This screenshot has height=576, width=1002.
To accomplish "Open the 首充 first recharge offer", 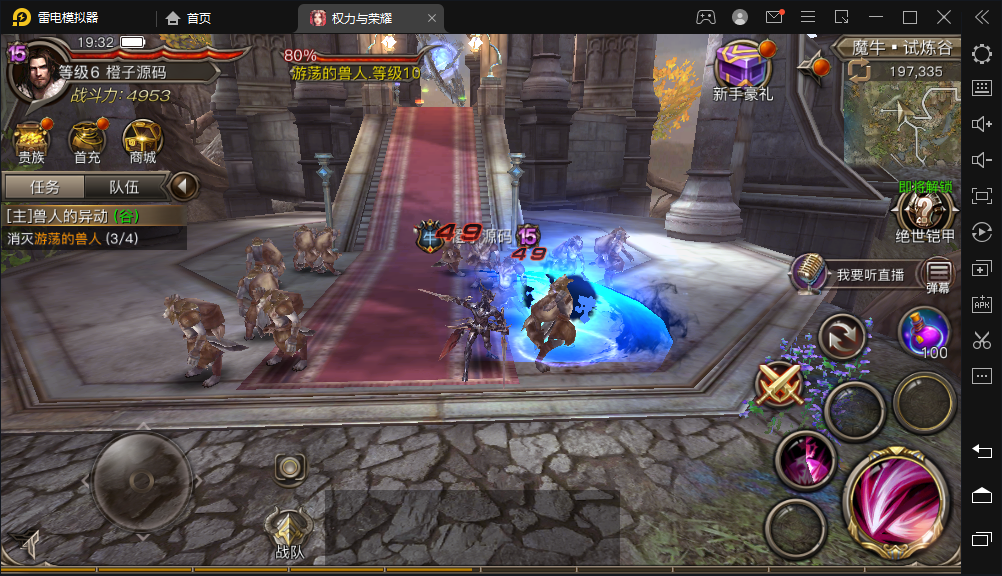I will (87, 142).
